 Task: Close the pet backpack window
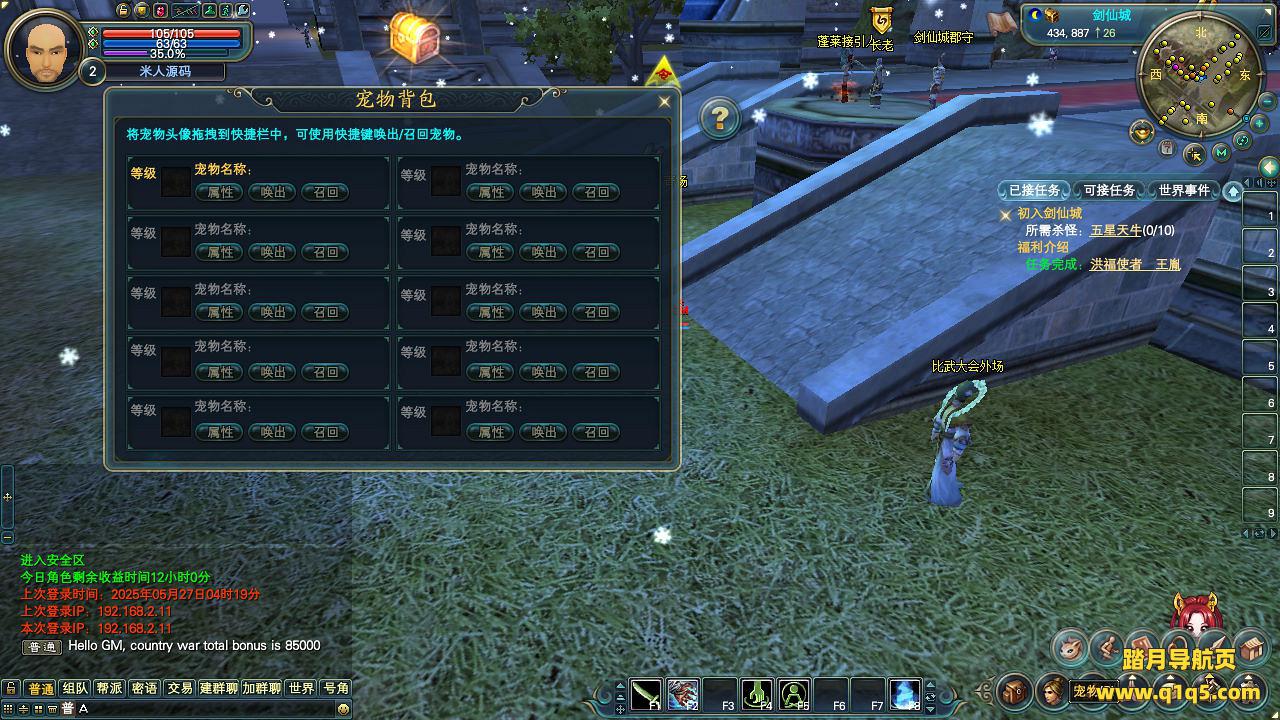point(664,101)
